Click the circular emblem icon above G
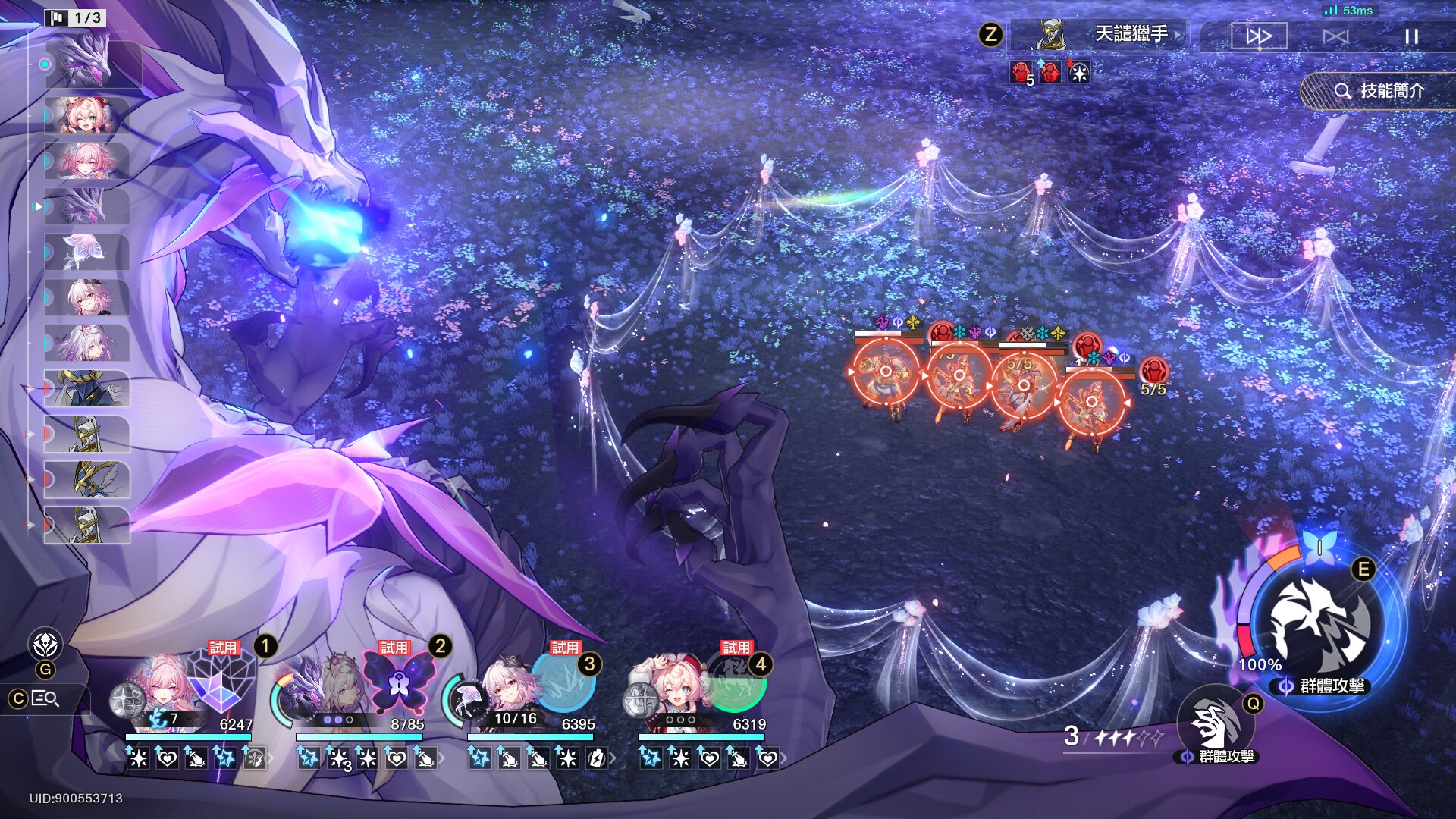 (x=45, y=645)
